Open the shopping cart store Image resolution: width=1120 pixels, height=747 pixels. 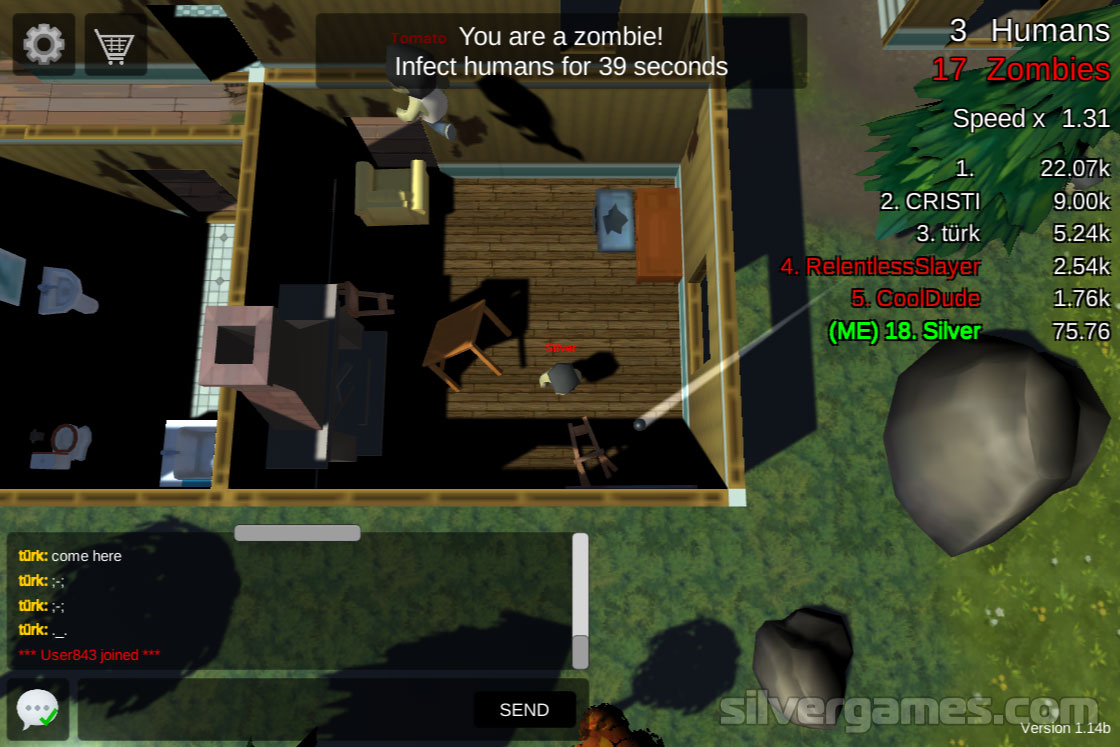(115, 44)
